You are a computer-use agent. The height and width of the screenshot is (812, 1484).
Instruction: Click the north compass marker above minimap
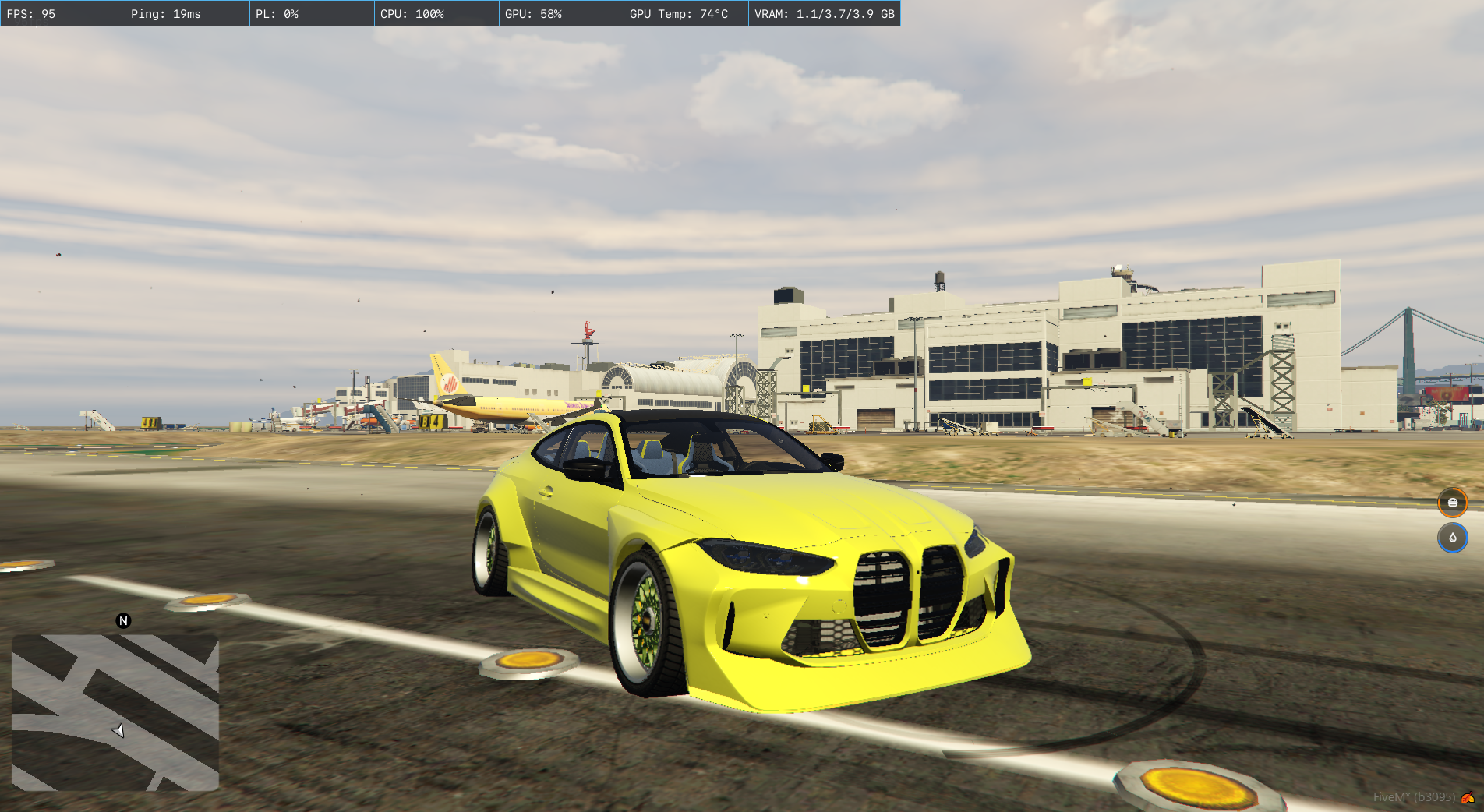point(123,621)
